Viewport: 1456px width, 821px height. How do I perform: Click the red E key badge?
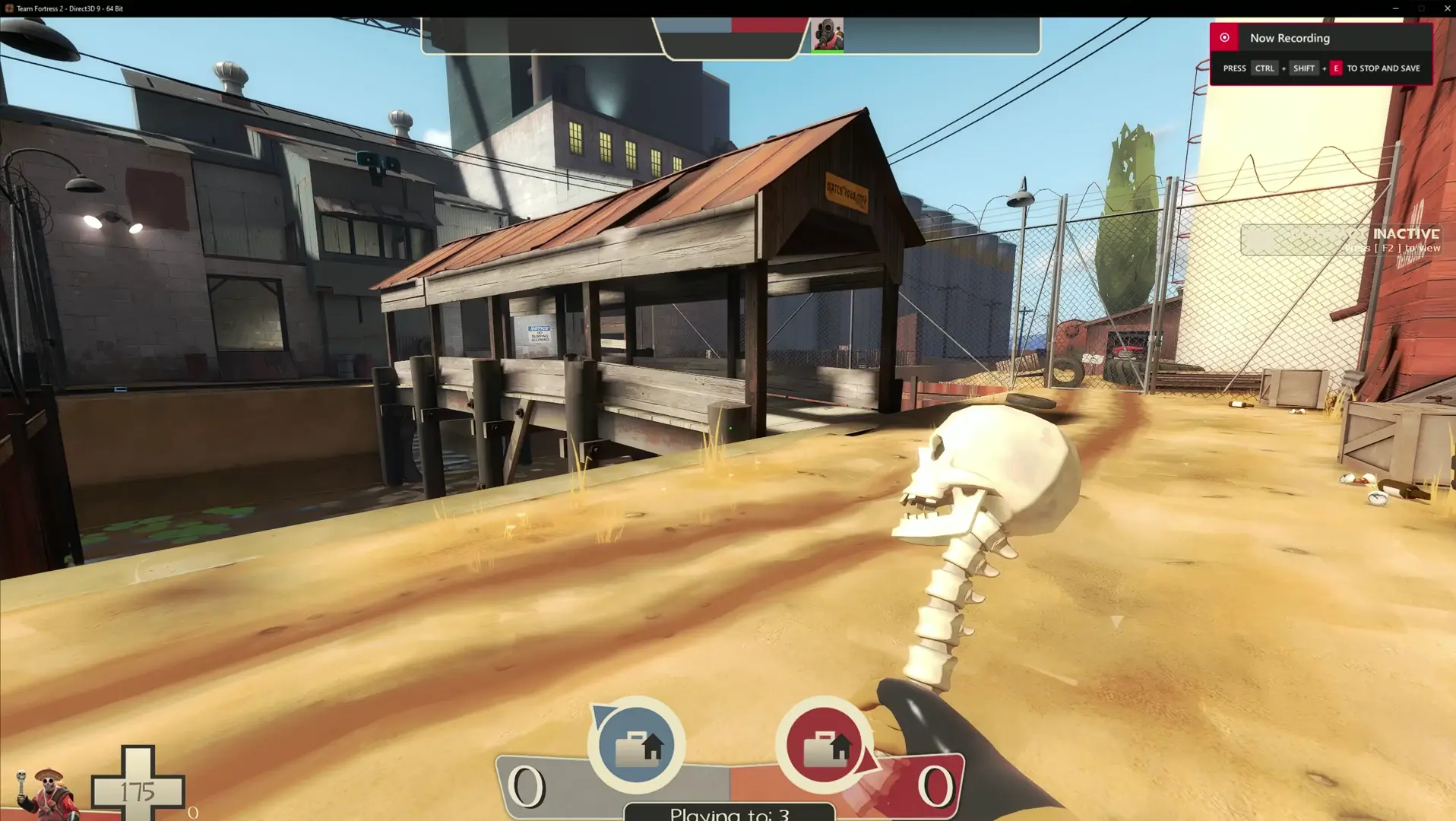click(1335, 68)
